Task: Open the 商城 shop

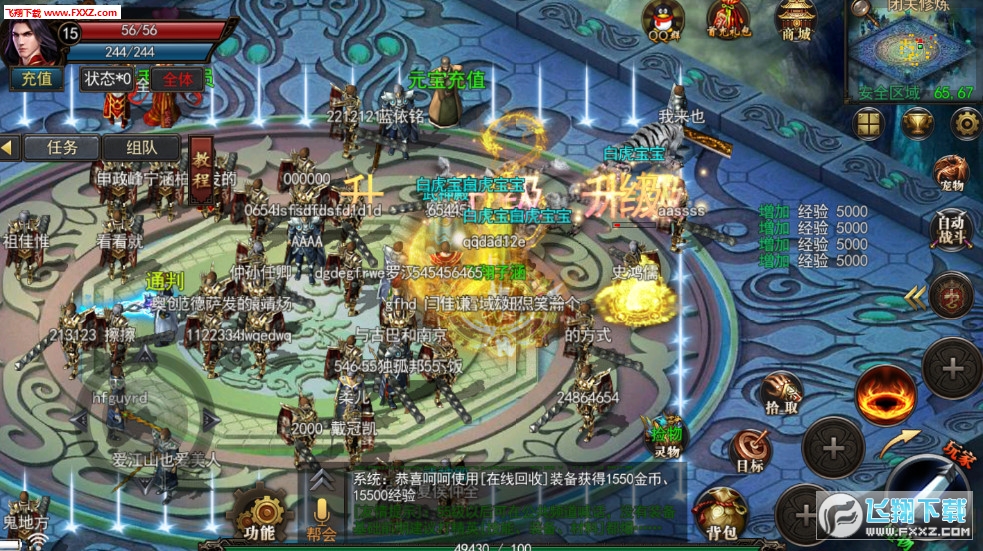Action: pos(797,20)
